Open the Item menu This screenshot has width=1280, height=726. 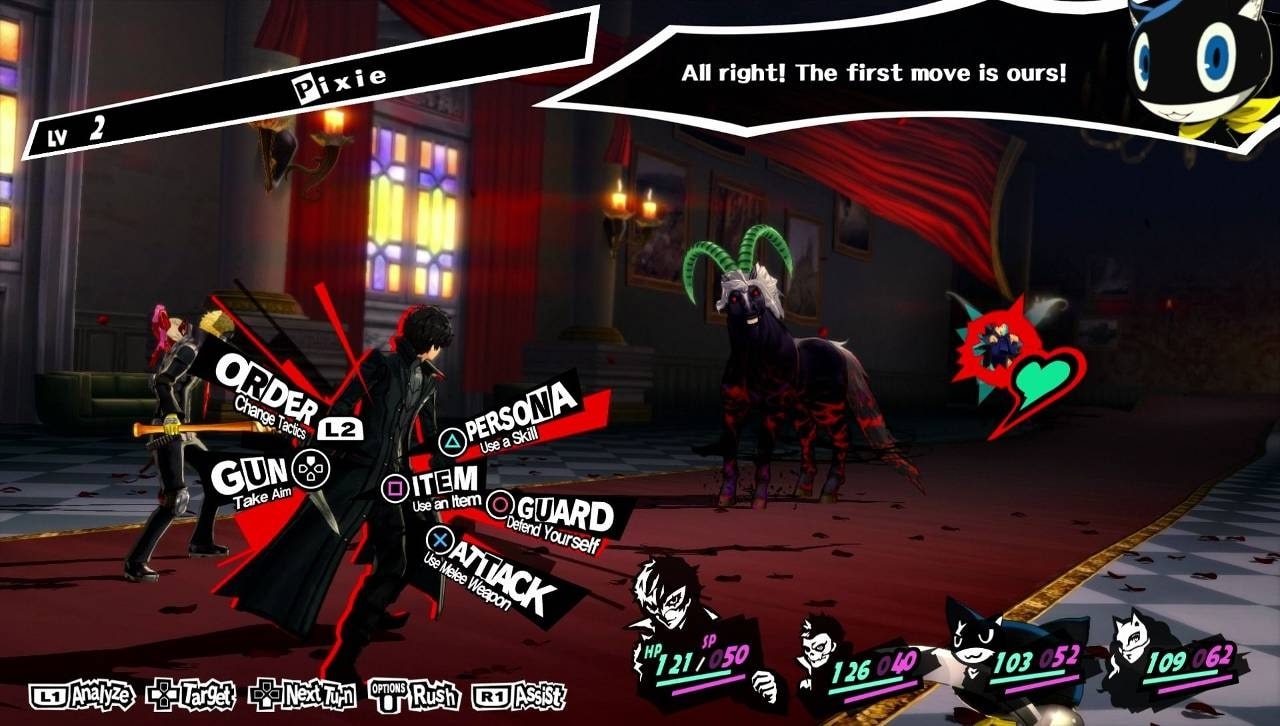[444, 482]
